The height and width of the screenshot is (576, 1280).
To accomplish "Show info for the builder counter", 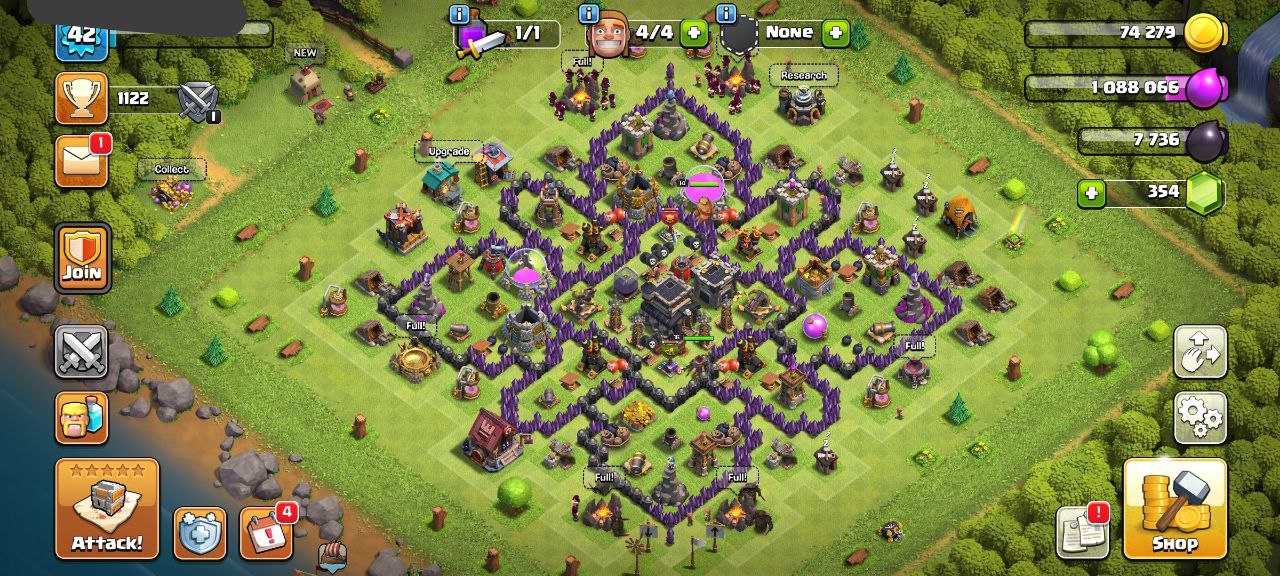I will (589, 14).
